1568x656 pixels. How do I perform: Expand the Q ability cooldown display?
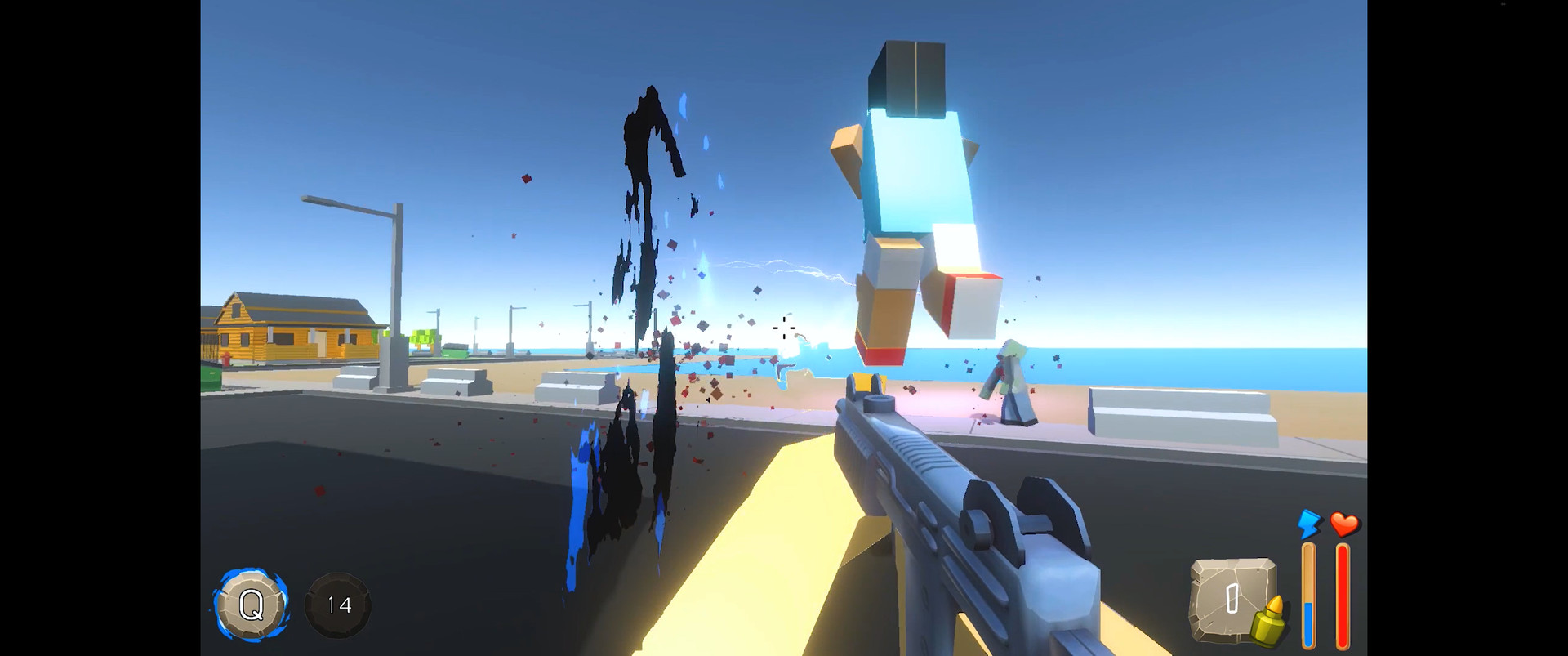(x=253, y=605)
